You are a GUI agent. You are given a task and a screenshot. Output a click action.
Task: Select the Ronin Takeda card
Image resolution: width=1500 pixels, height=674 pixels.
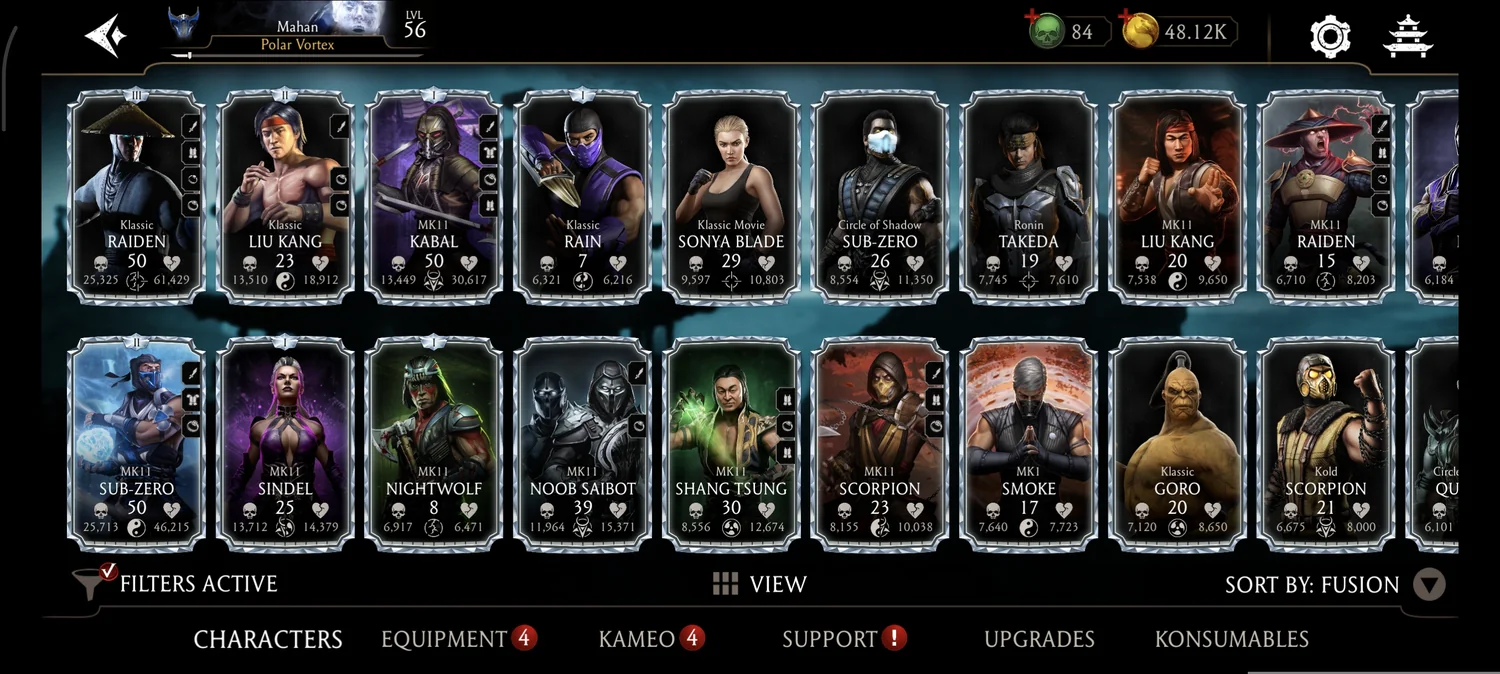coord(1028,195)
